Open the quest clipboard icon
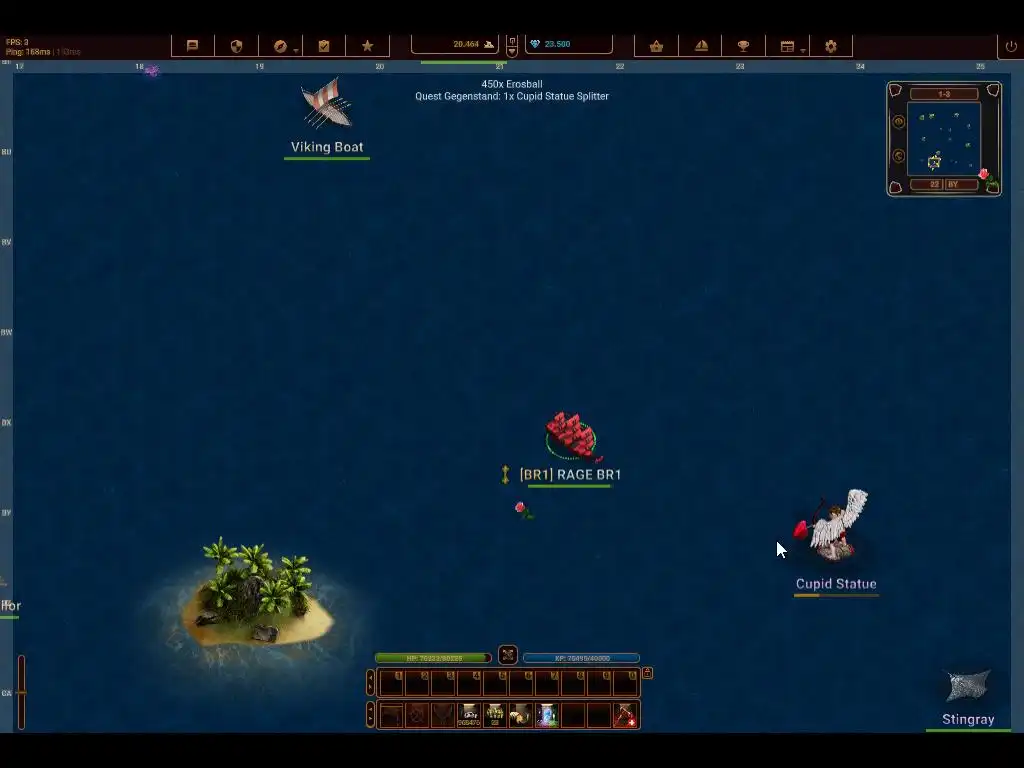1024x768 pixels. coord(324,46)
